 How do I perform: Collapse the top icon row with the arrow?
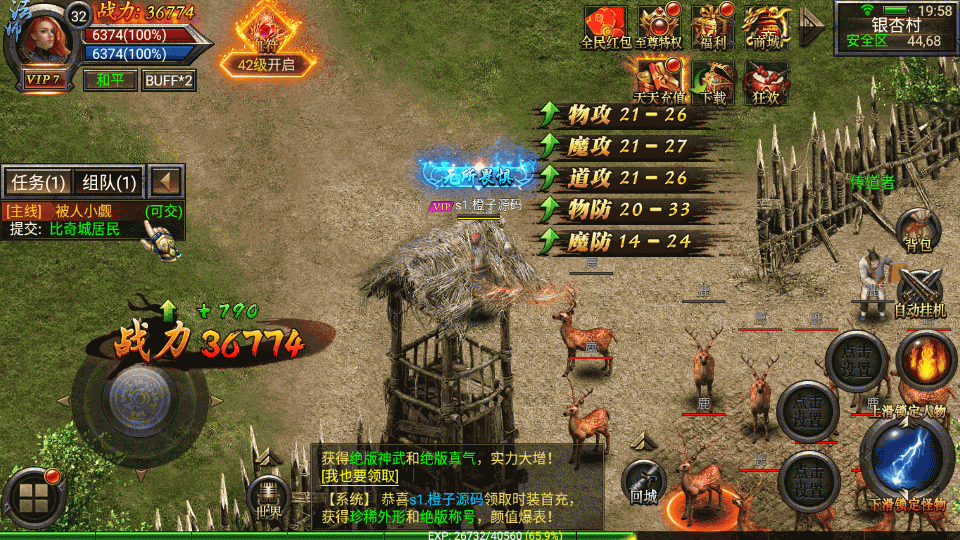(812, 27)
